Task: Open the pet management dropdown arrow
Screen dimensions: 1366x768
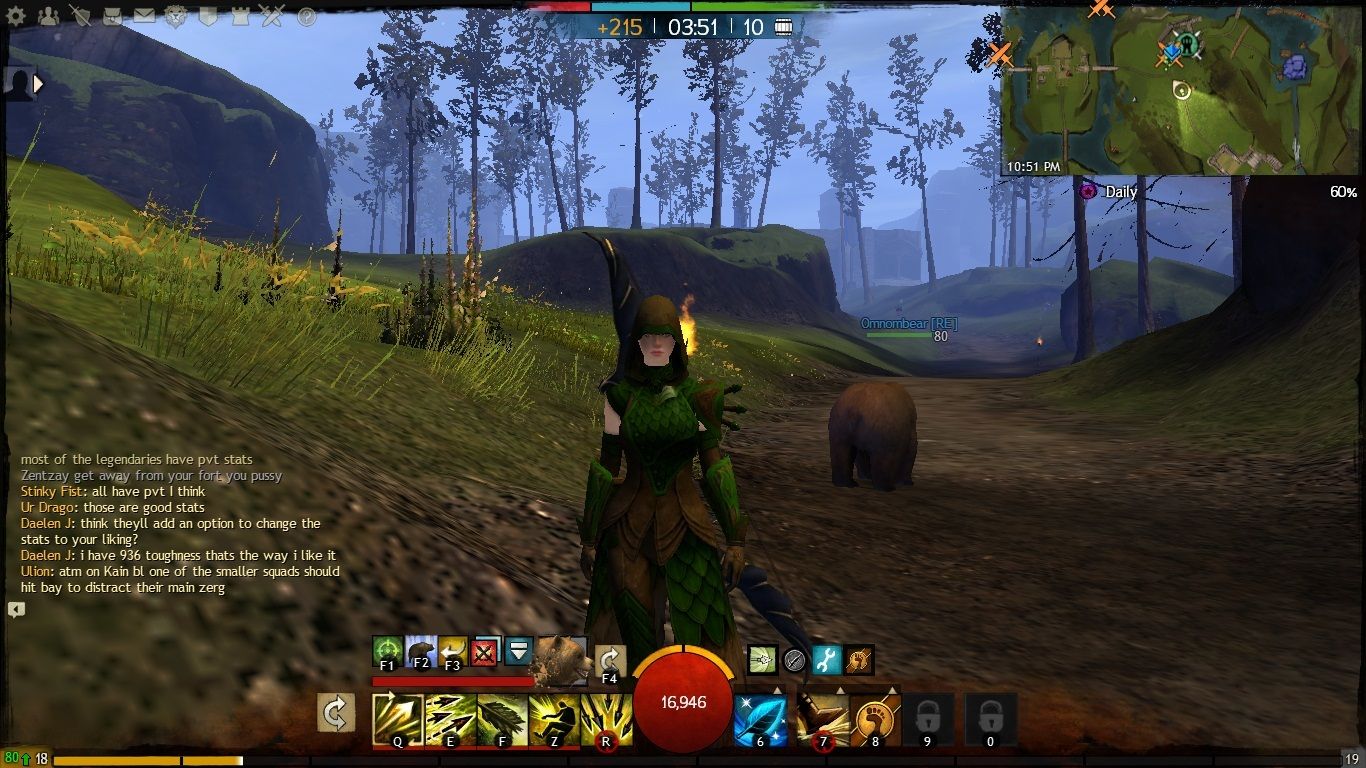Action: tap(519, 652)
